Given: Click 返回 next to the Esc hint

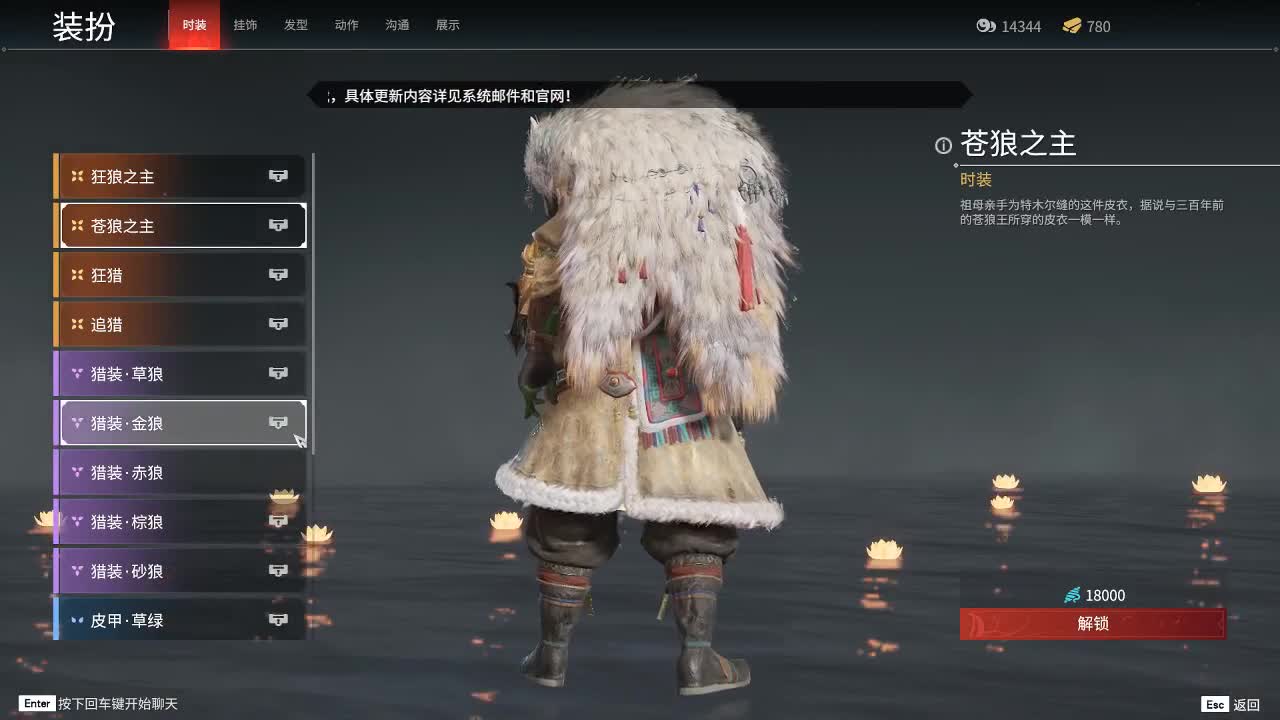Looking at the screenshot, I should [1248, 704].
